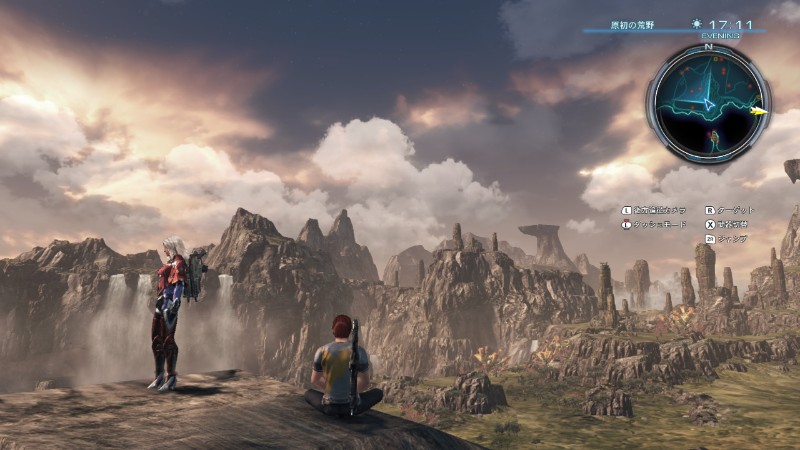Open the circular minimap
The image size is (800, 450).
(x=708, y=102)
